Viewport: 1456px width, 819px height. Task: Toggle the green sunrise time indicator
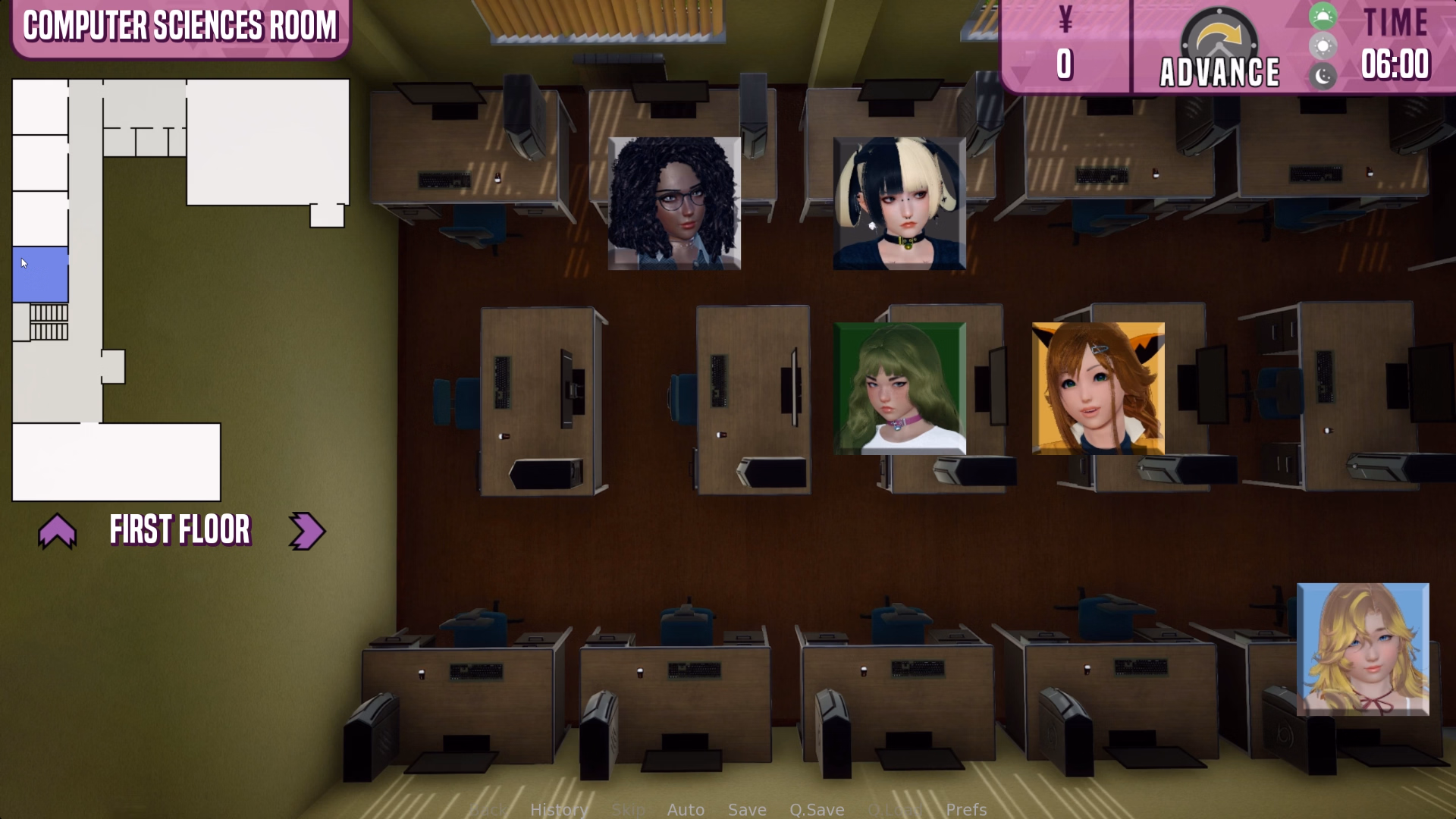[x=1323, y=15]
